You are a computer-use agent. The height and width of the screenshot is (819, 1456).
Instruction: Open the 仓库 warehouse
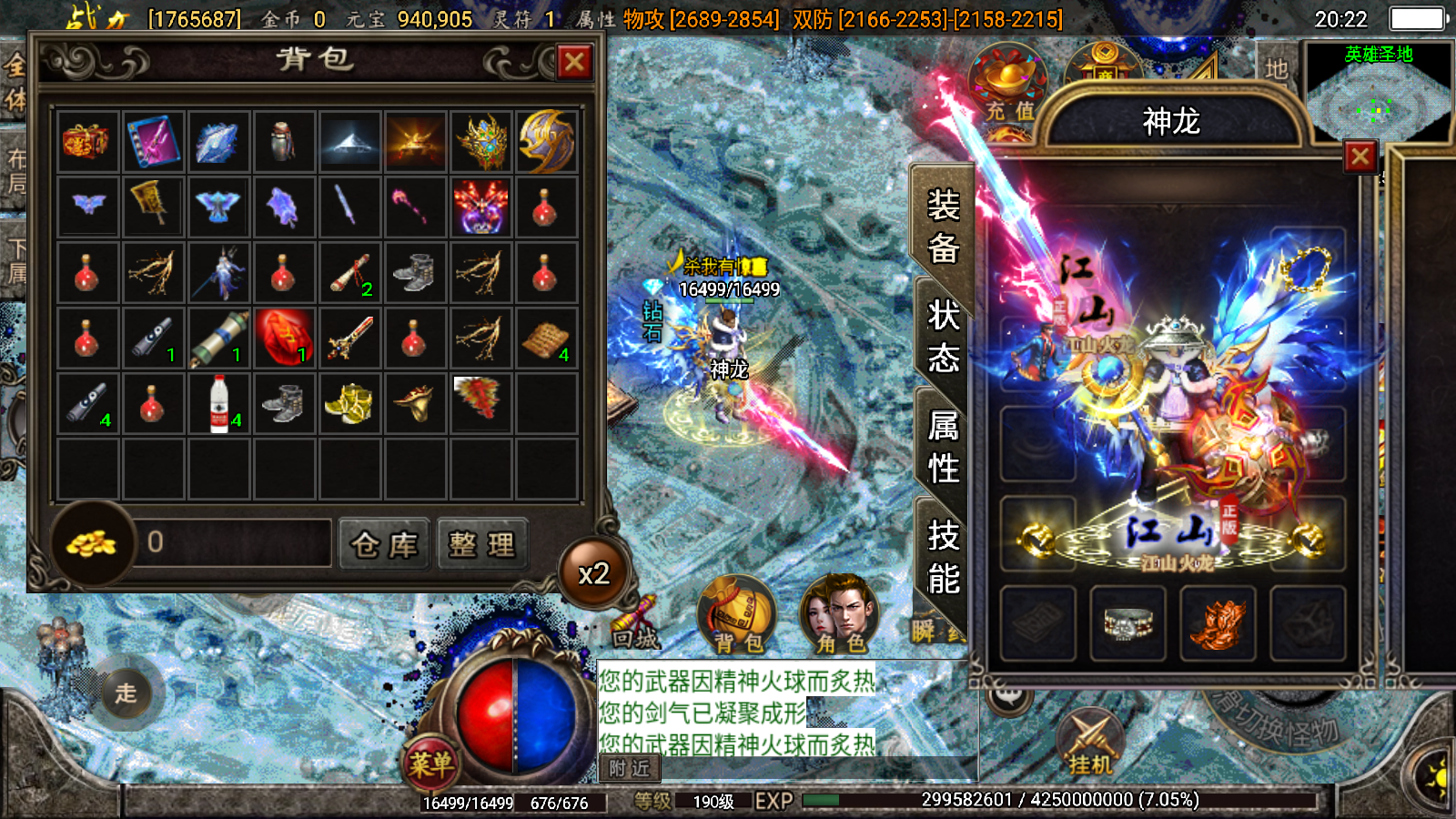pyautogui.click(x=384, y=544)
